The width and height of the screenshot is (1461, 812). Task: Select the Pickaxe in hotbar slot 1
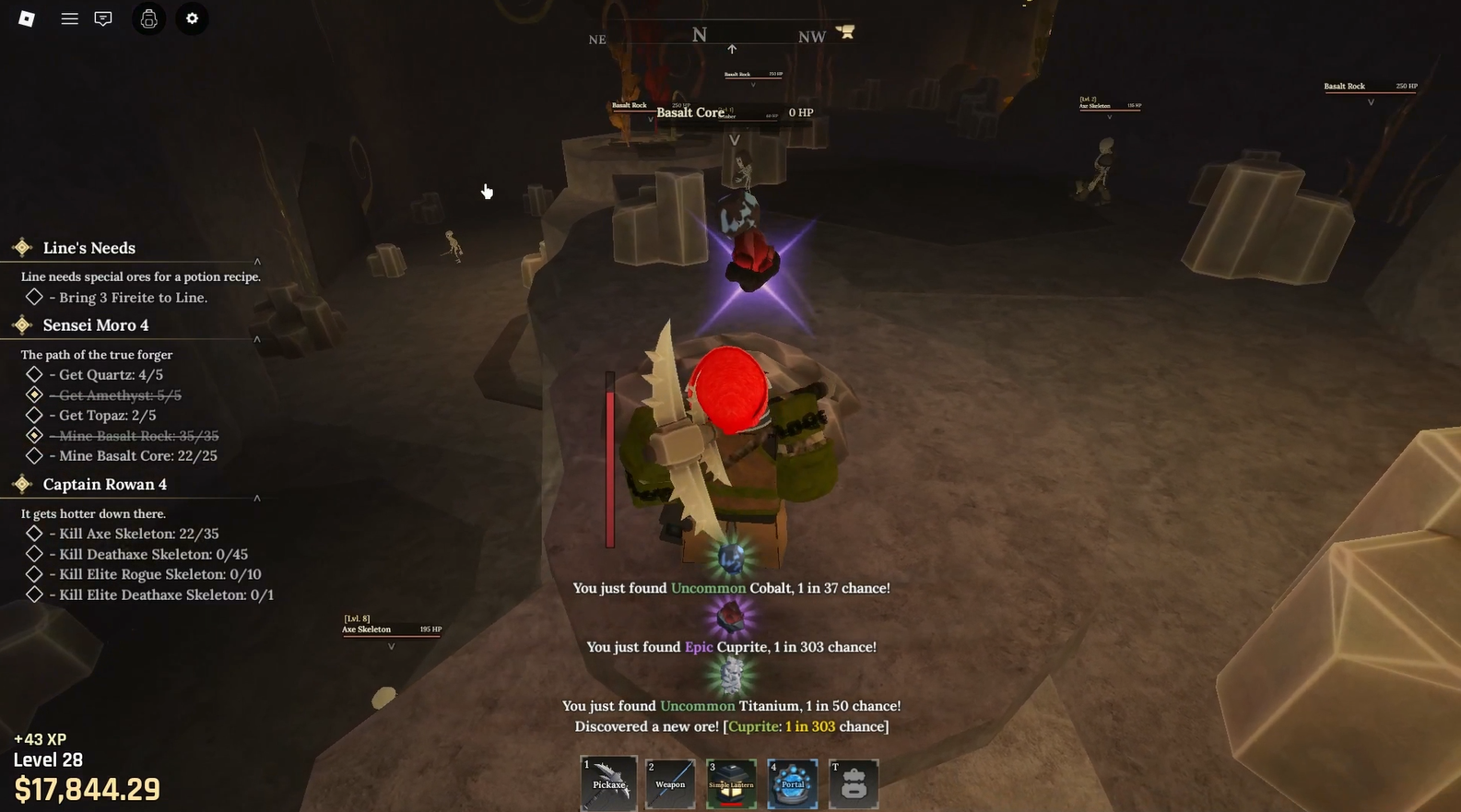tap(608, 783)
